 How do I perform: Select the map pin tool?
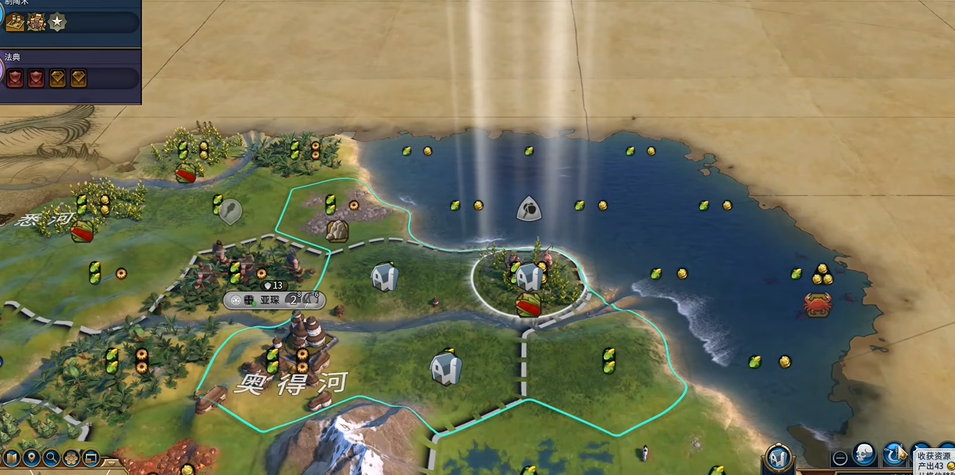point(31,459)
